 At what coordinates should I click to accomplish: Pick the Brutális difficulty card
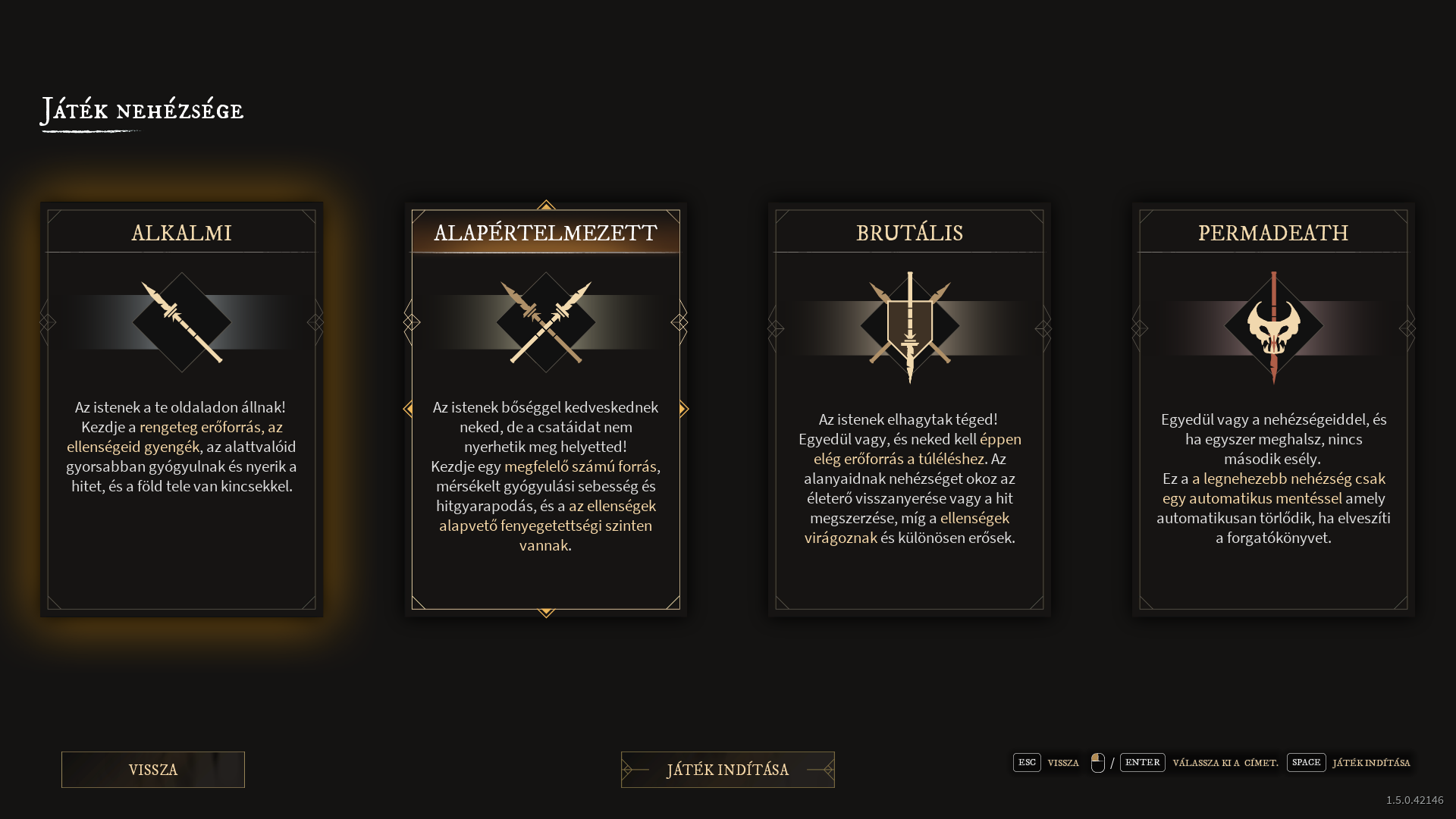[909, 409]
